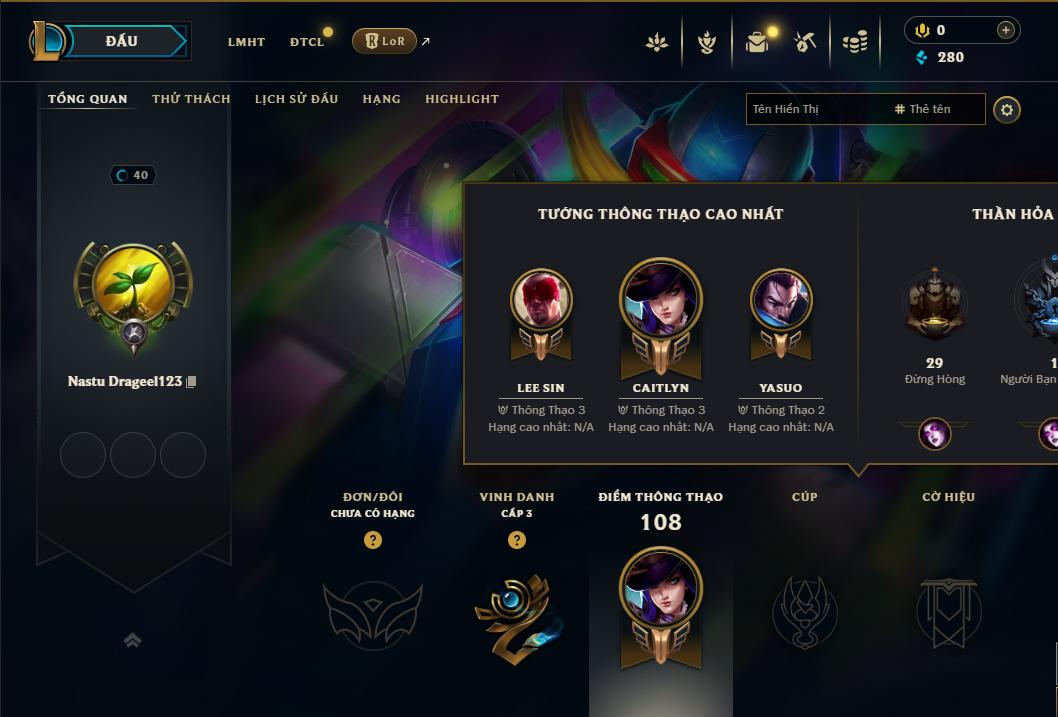Open the LMHT section
This screenshot has height=717, width=1058.
246,42
